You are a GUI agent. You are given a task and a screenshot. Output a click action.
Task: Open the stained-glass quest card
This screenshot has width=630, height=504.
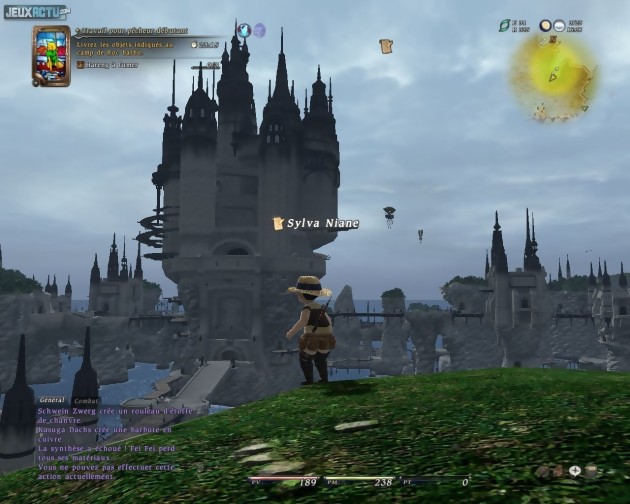point(50,56)
